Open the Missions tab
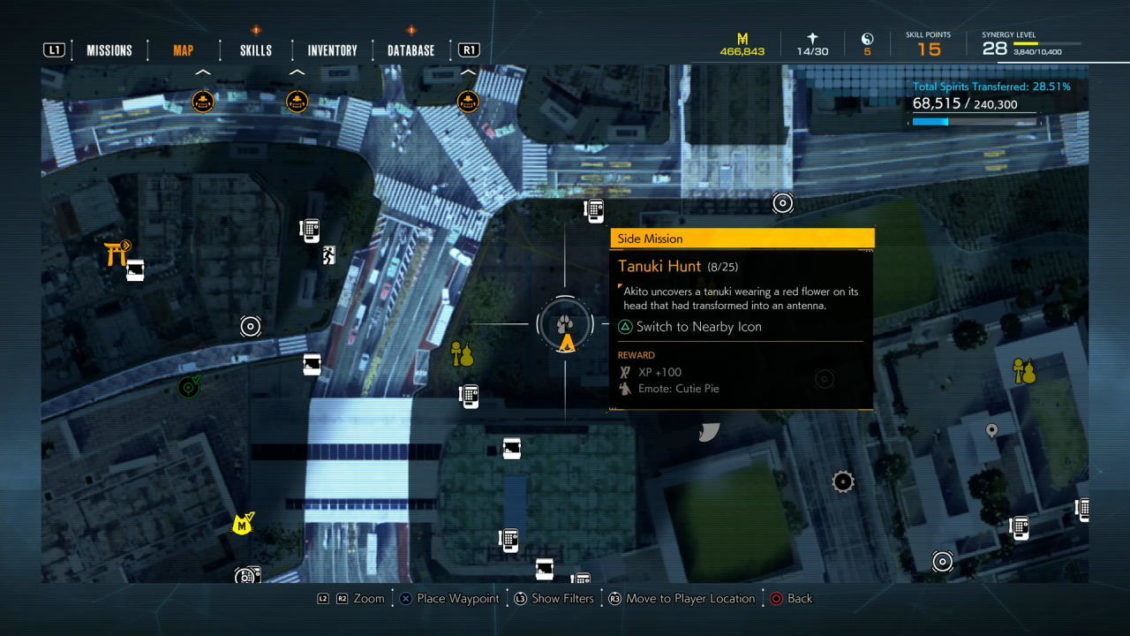 point(109,50)
